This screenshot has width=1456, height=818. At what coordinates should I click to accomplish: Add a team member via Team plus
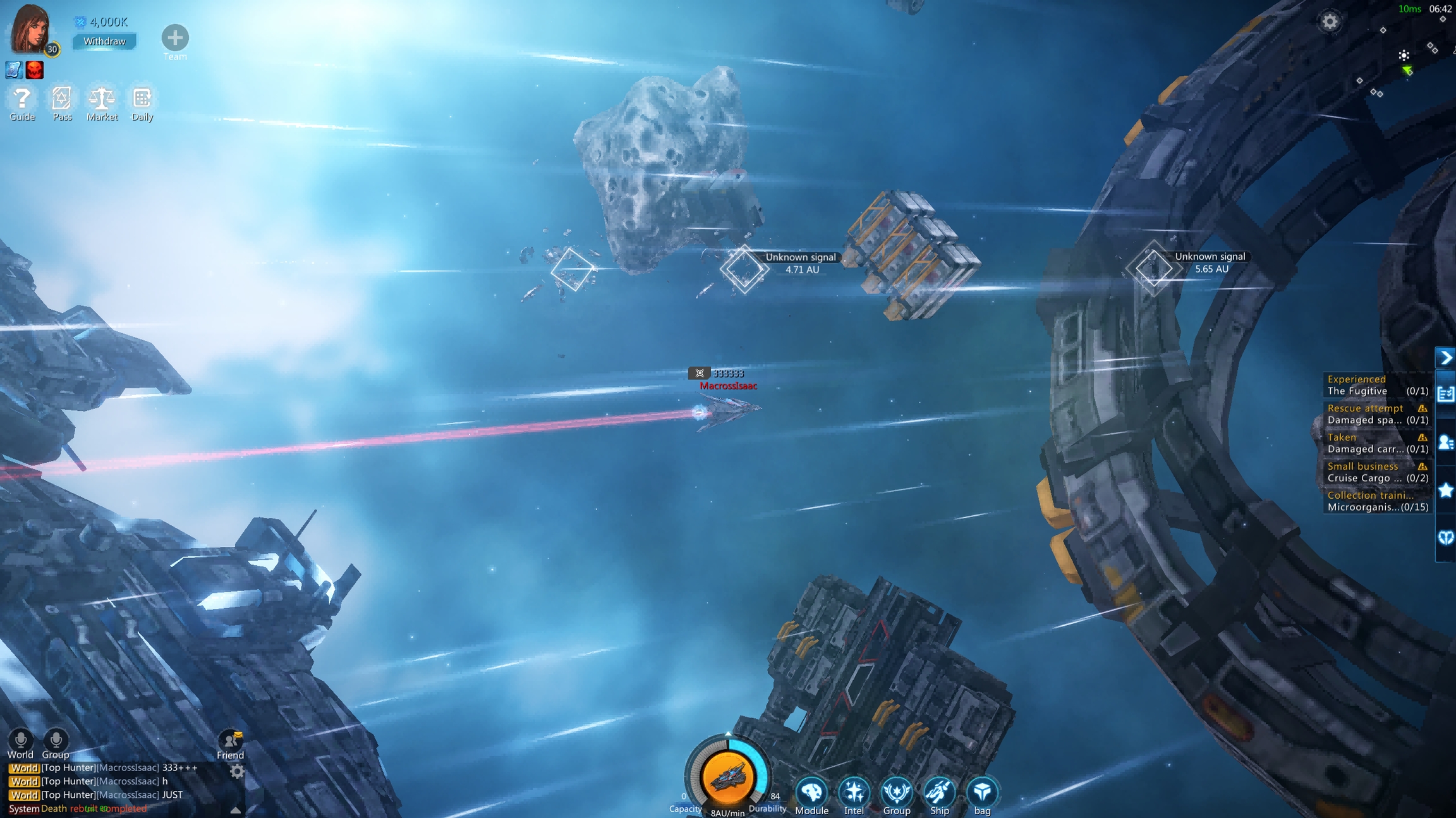tap(175, 38)
